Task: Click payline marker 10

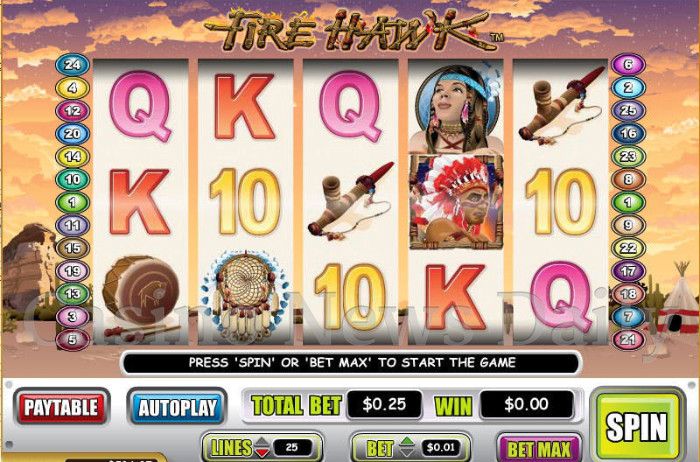Action: (73, 179)
